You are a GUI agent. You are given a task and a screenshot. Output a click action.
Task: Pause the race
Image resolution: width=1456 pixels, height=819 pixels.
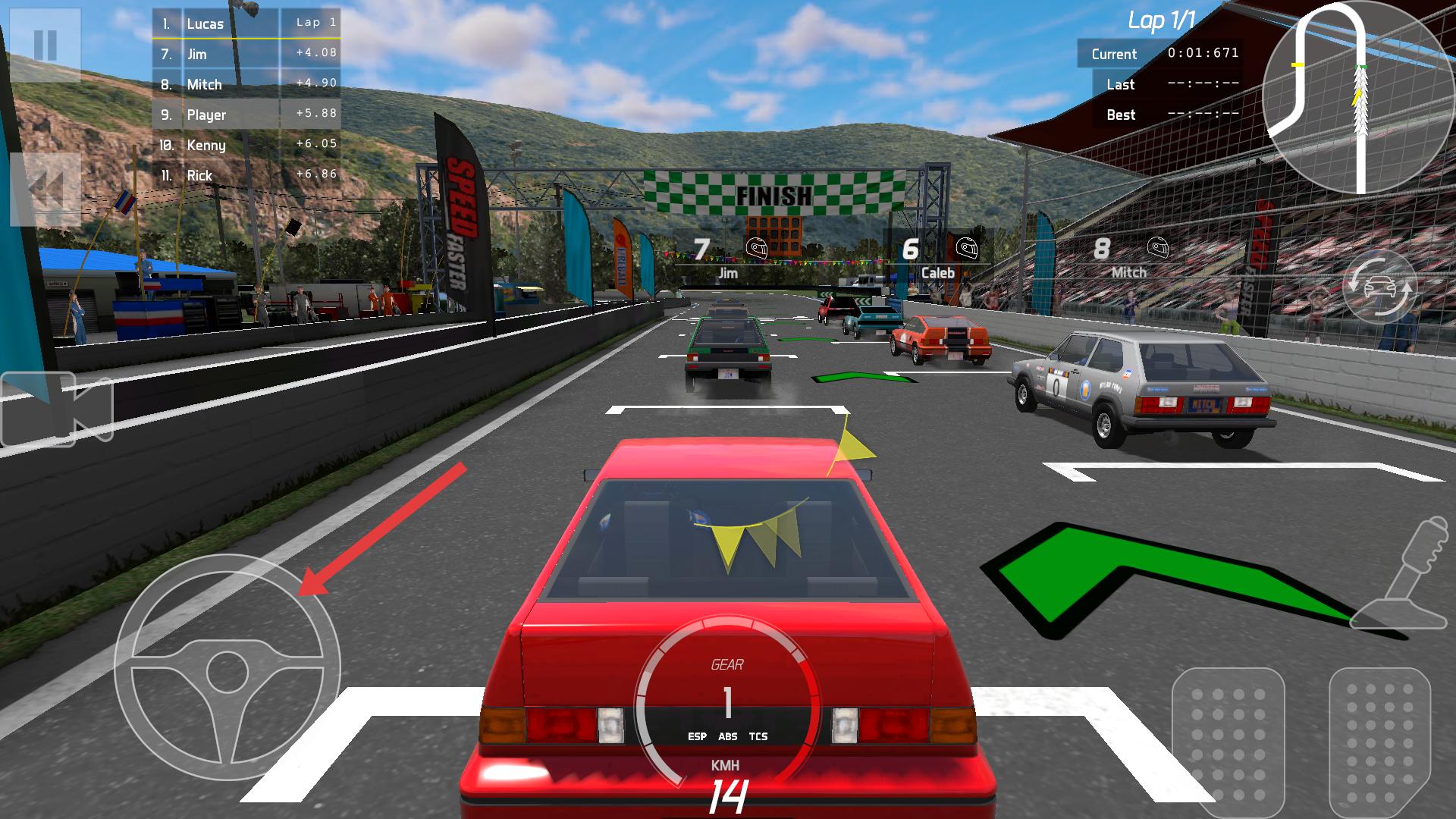click(x=45, y=45)
